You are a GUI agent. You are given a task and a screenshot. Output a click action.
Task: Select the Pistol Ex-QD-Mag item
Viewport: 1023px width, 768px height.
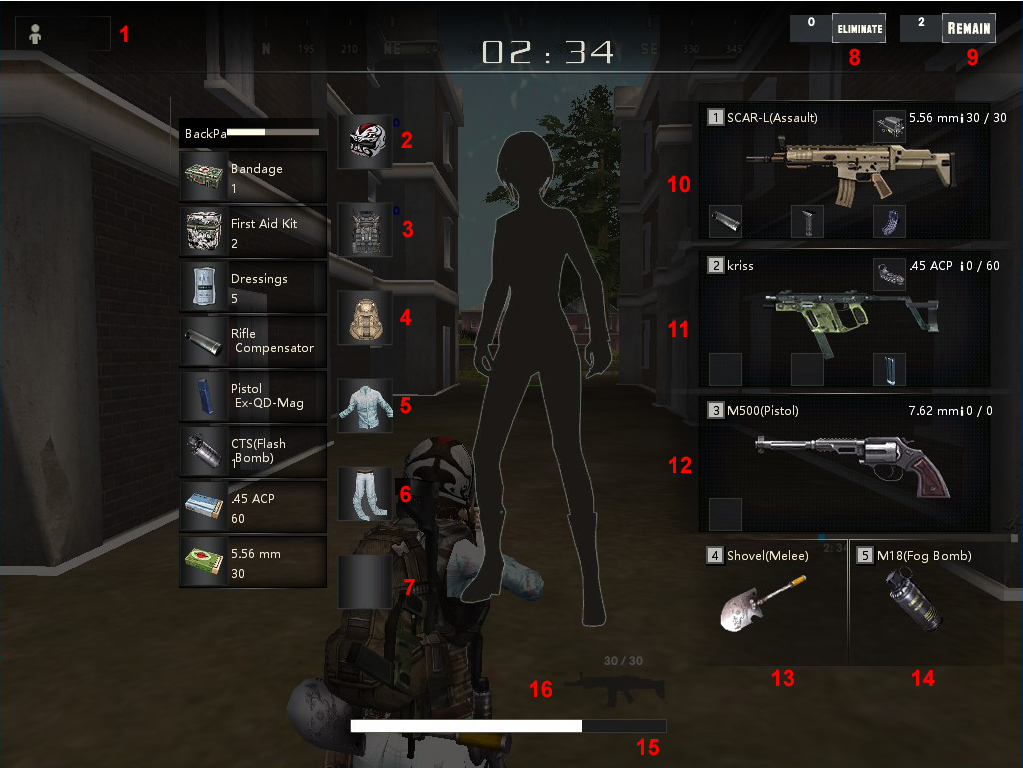[x=253, y=397]
